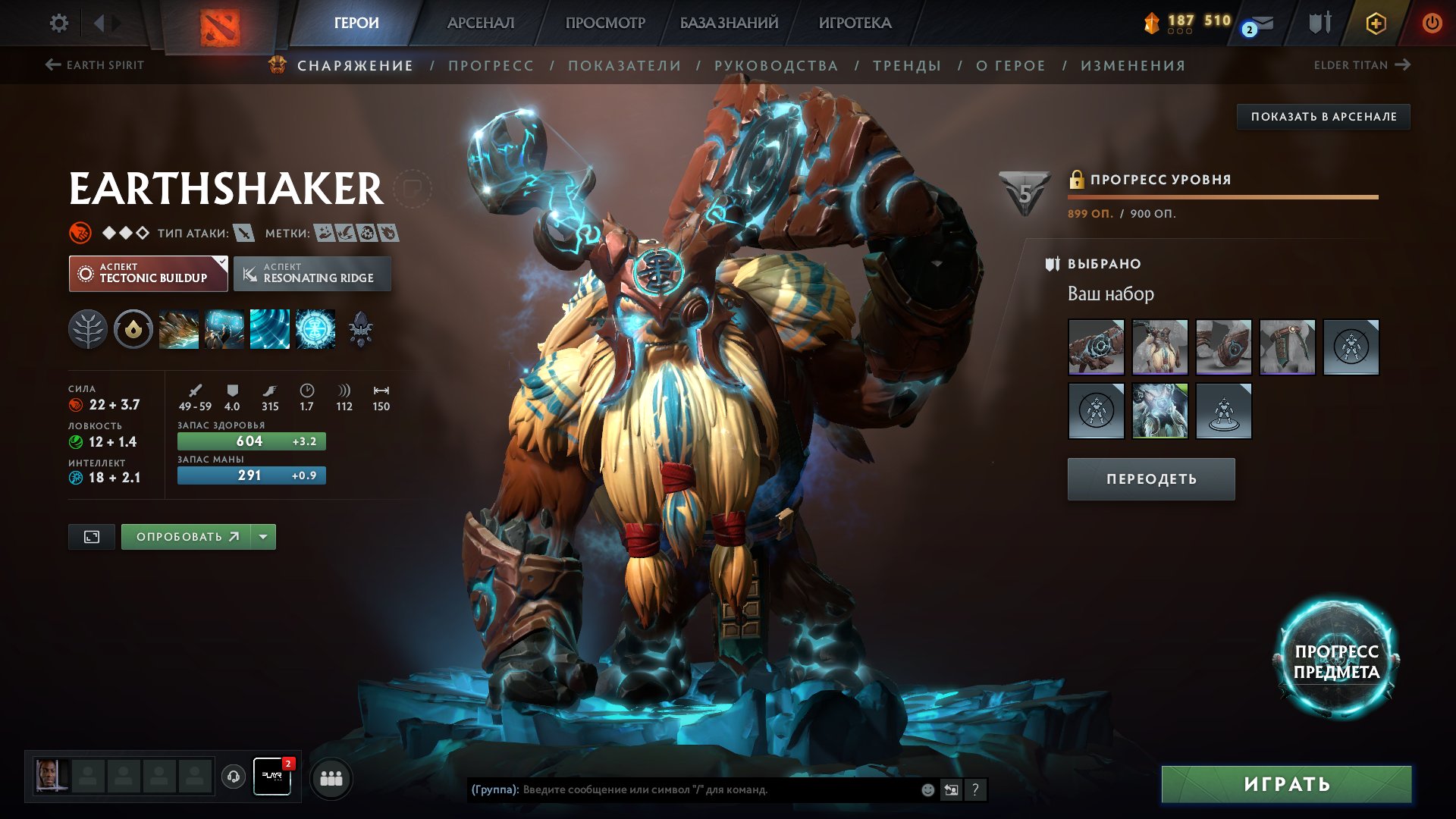Viewport: 1456px width, 819px height.
Task: View the Echo Slam ultimate icon
Action: click(x=315, y=329)
